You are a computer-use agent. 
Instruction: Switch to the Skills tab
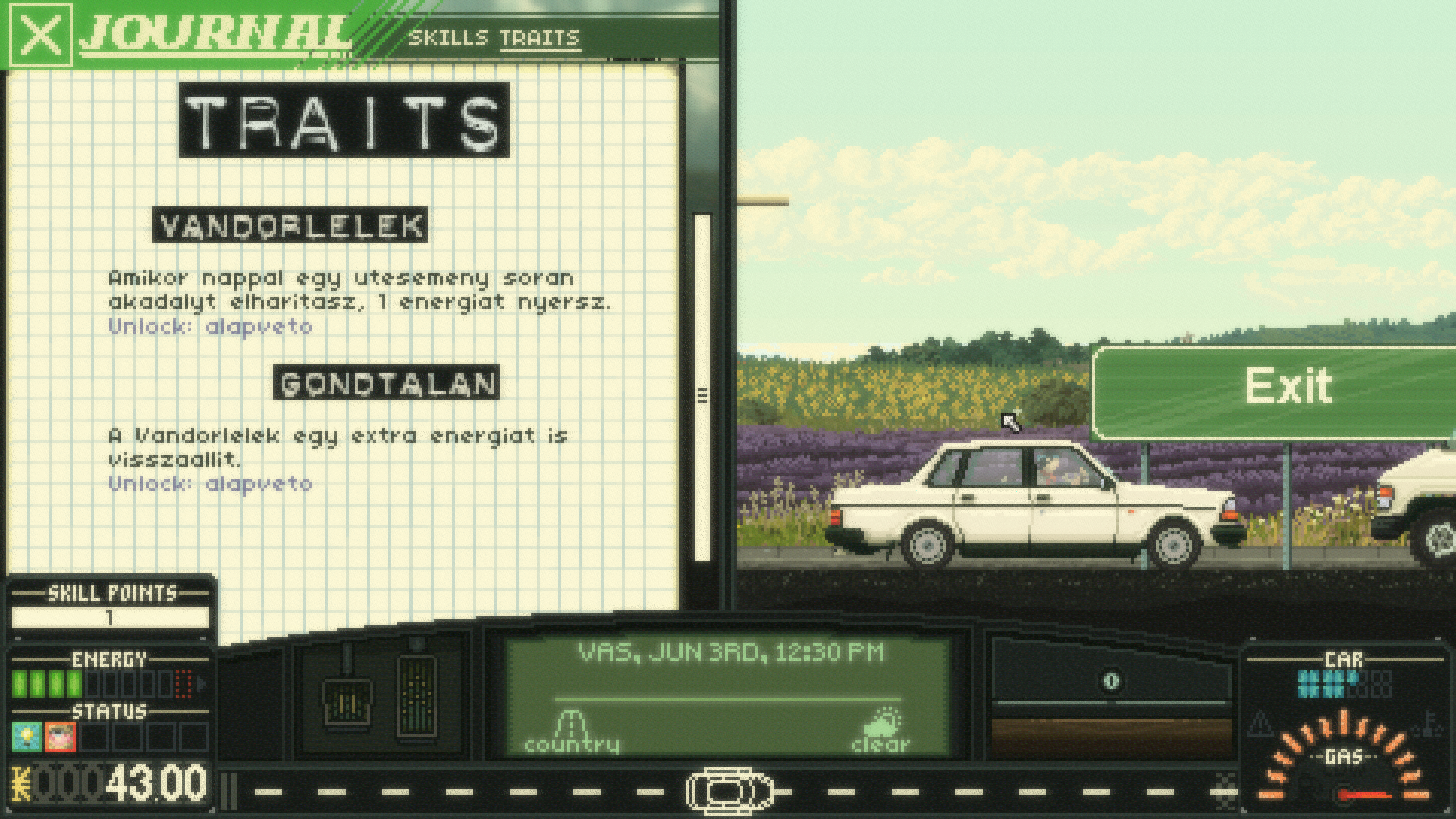pos(448,38)
